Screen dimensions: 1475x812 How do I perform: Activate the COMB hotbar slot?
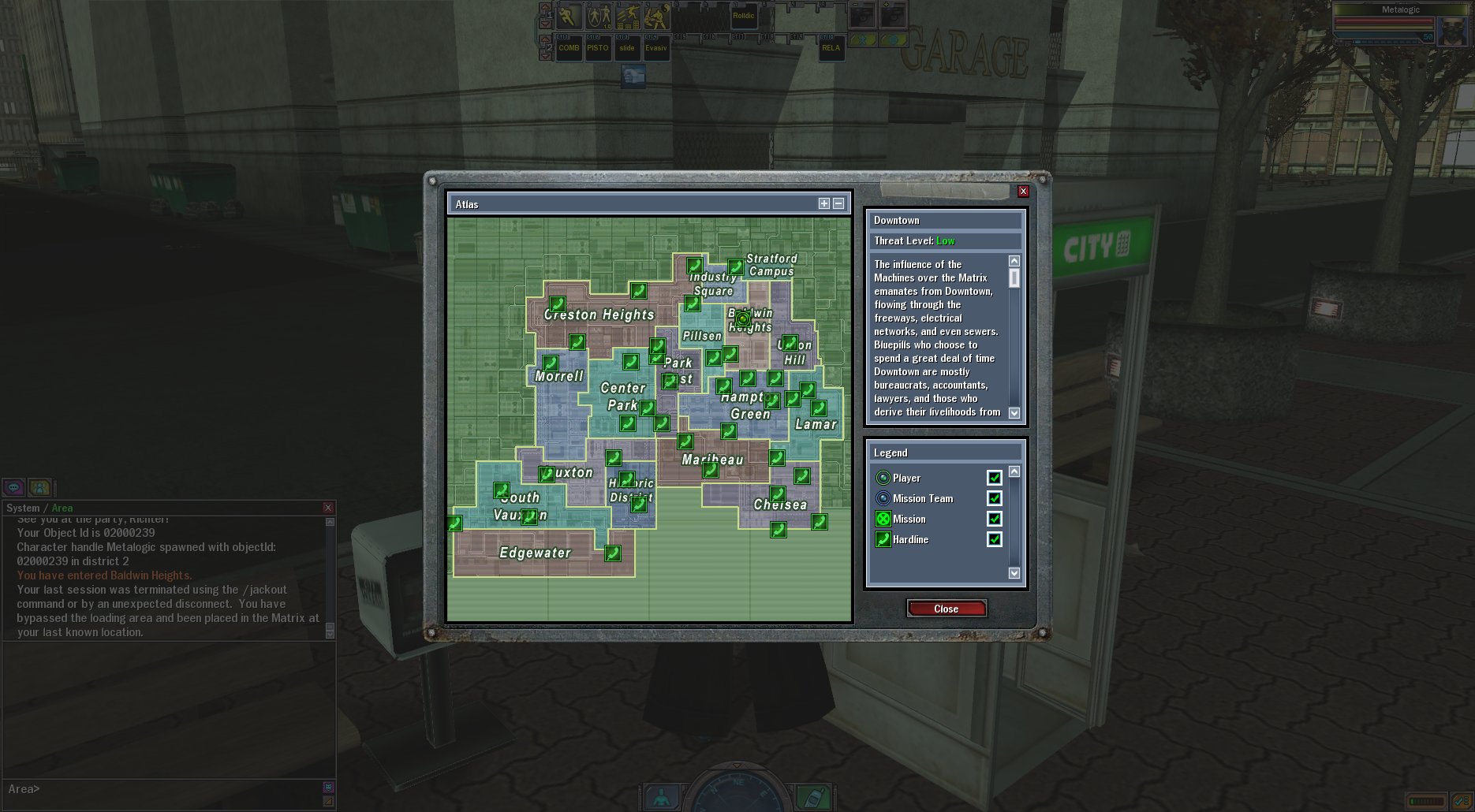(569, 48)
